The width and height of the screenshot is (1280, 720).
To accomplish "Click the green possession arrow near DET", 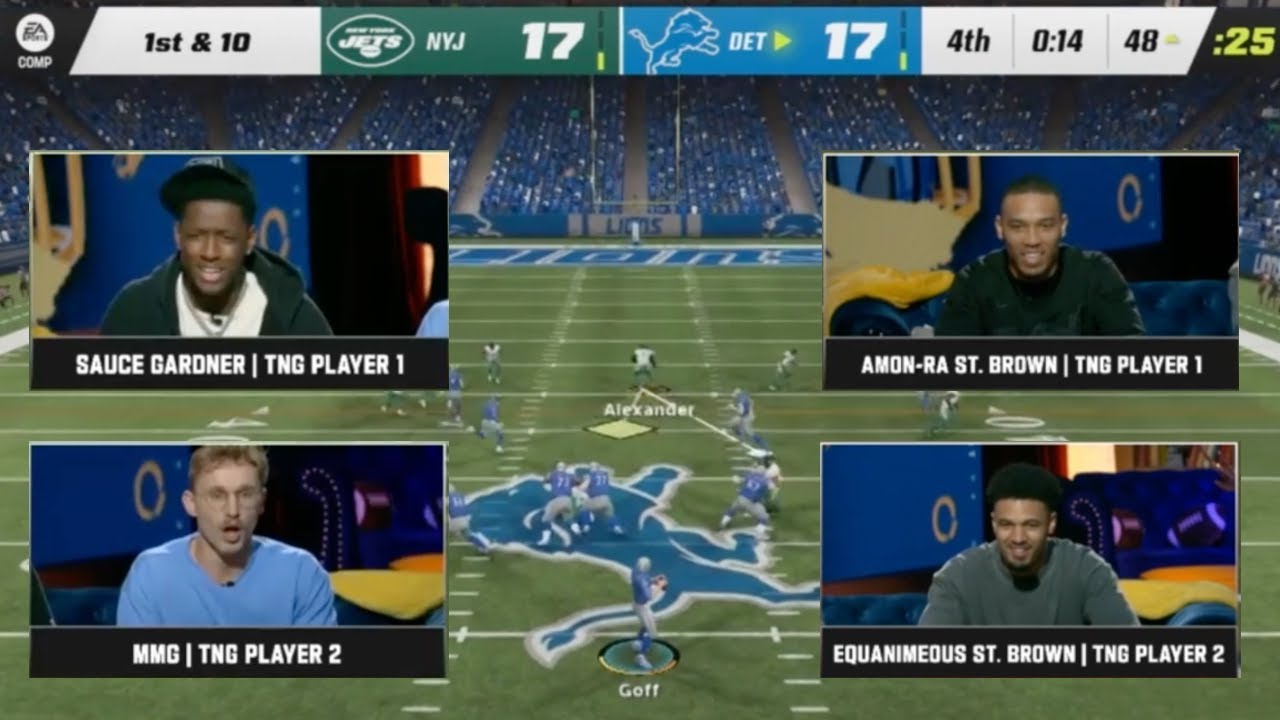I will pyautogui.click(x=783, y=40).
